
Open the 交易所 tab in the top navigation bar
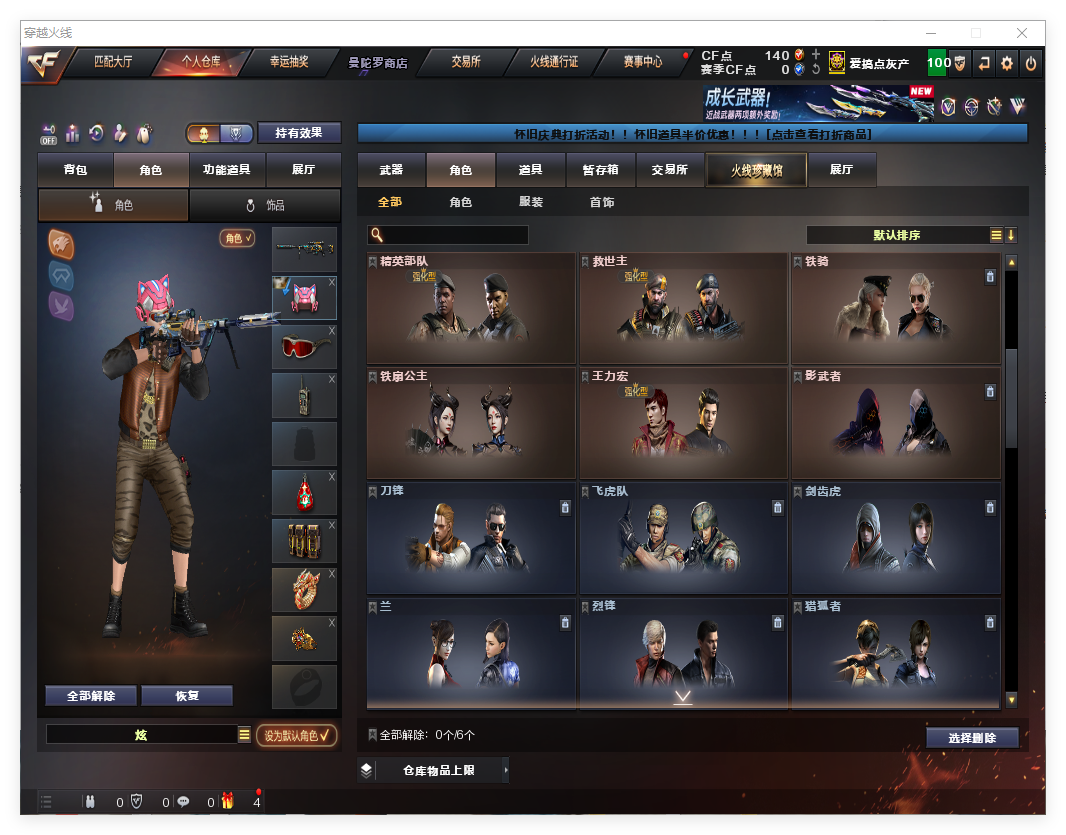(x=465, y=62)
